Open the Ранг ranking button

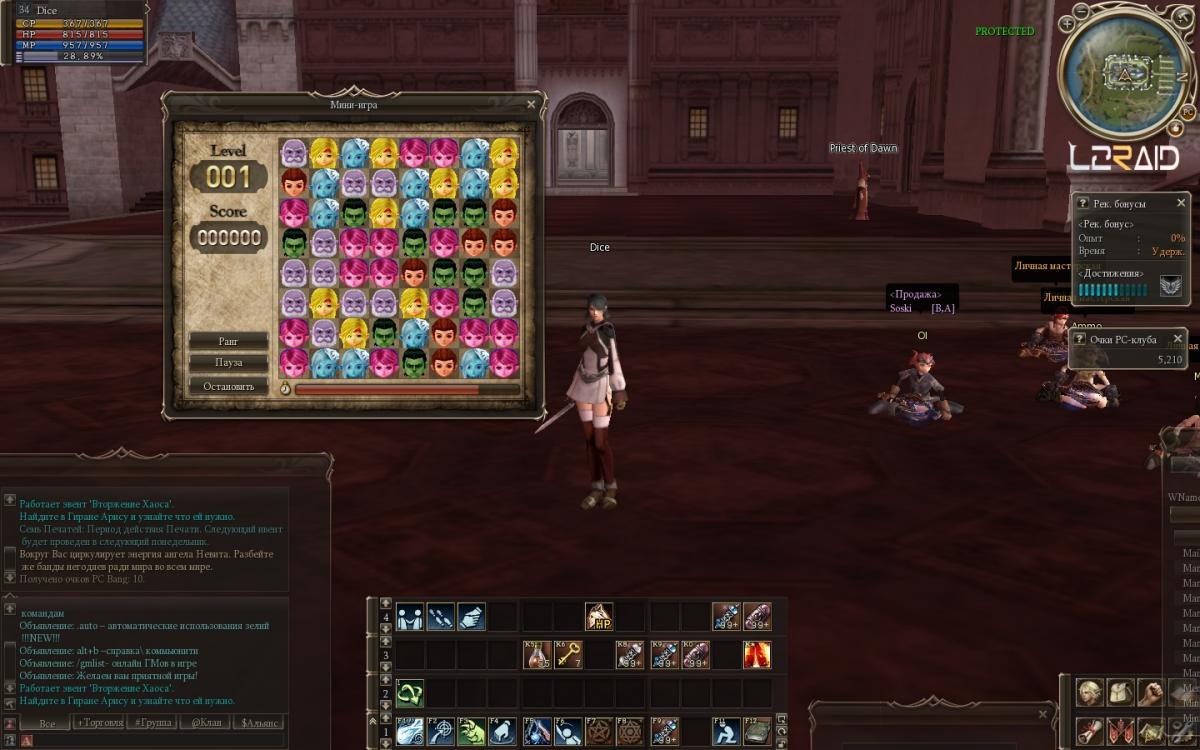(x=229, y=341)
